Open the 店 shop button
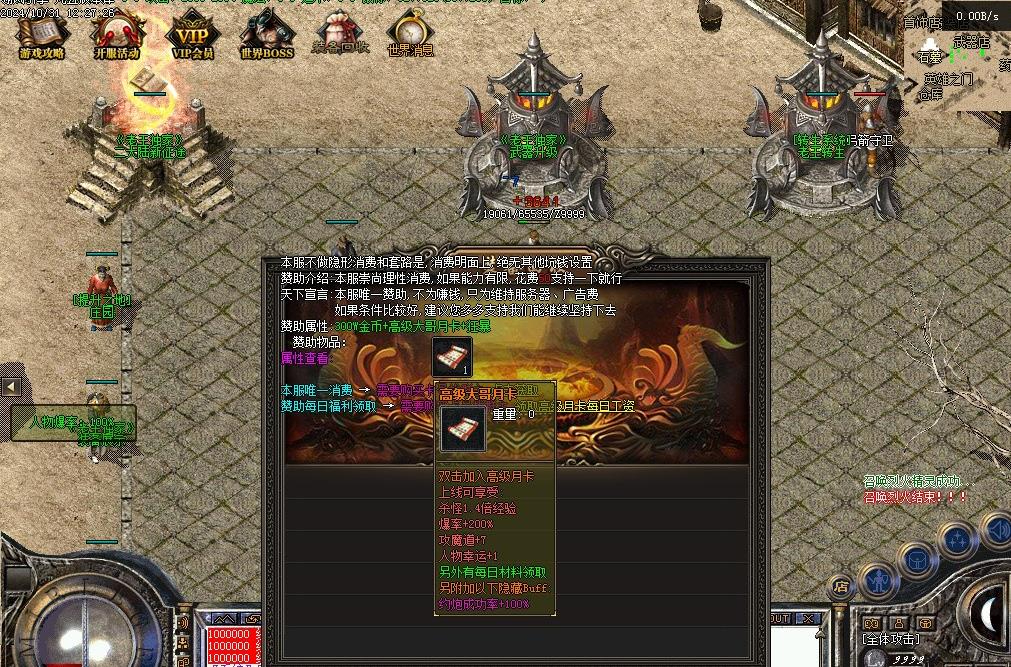 tap(842, 586)
